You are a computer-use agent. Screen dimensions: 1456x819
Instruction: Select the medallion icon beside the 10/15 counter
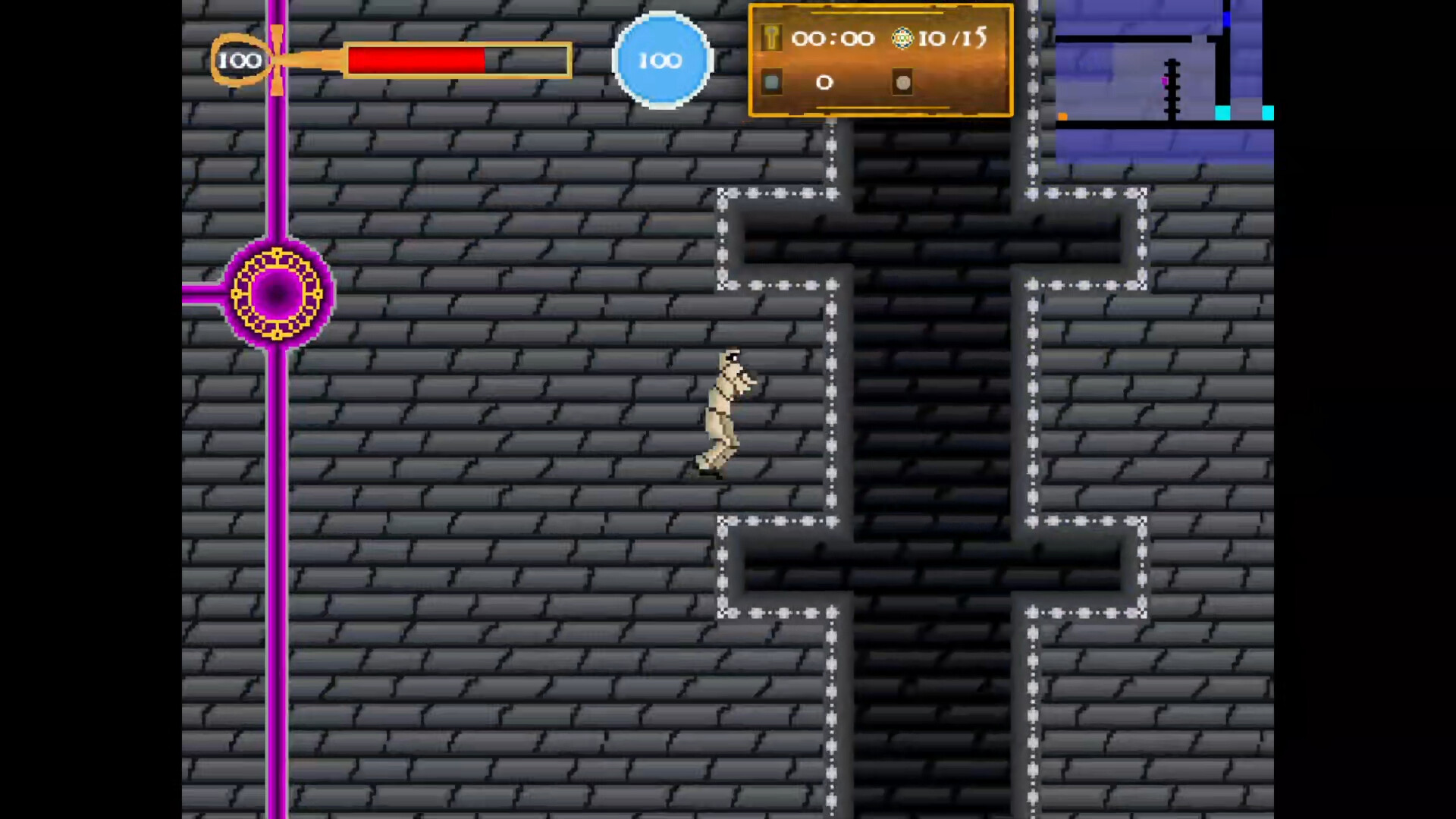[901, 39]
